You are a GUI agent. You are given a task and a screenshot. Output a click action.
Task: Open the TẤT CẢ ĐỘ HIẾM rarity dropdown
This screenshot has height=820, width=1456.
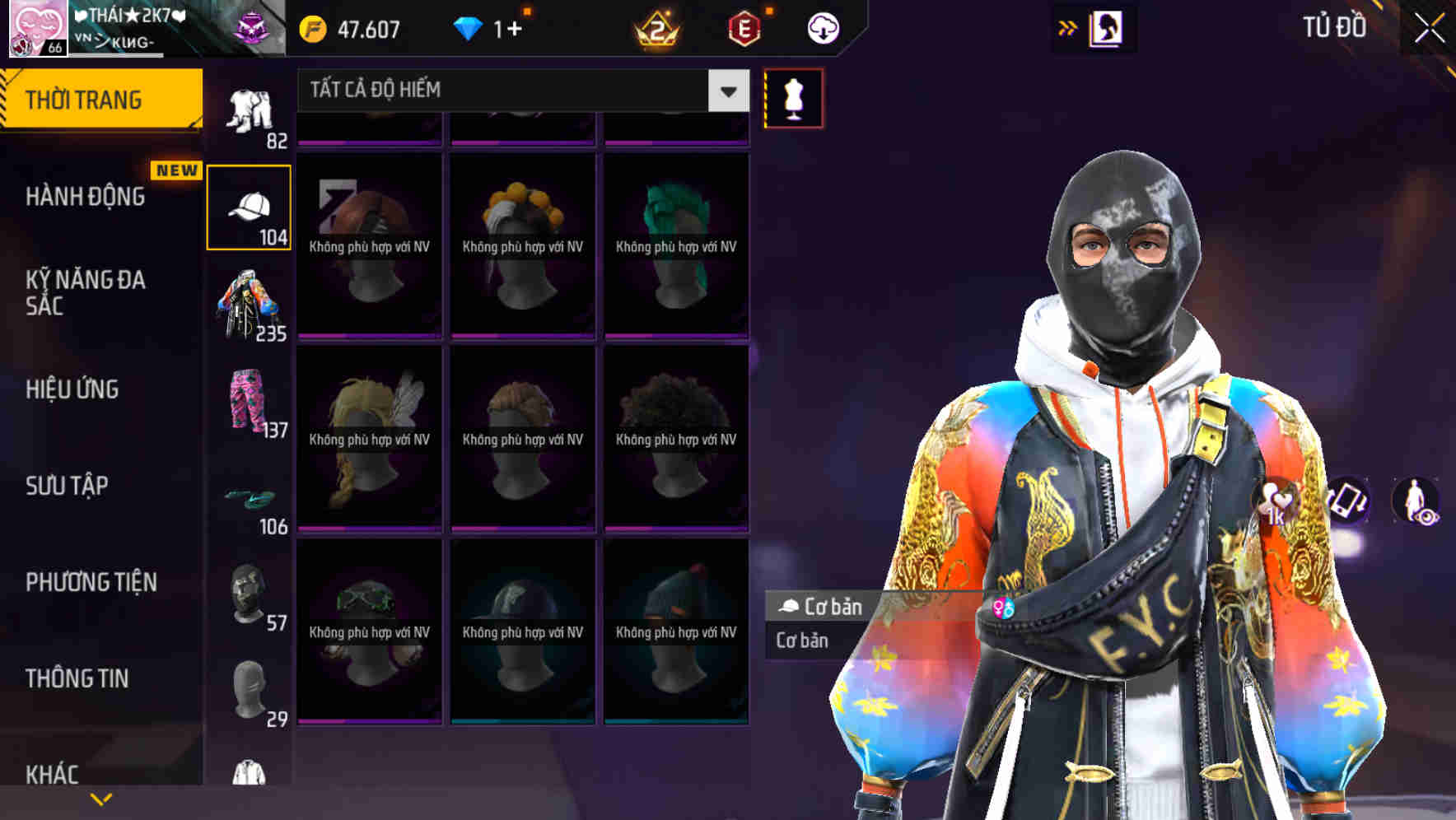point(519,91)
